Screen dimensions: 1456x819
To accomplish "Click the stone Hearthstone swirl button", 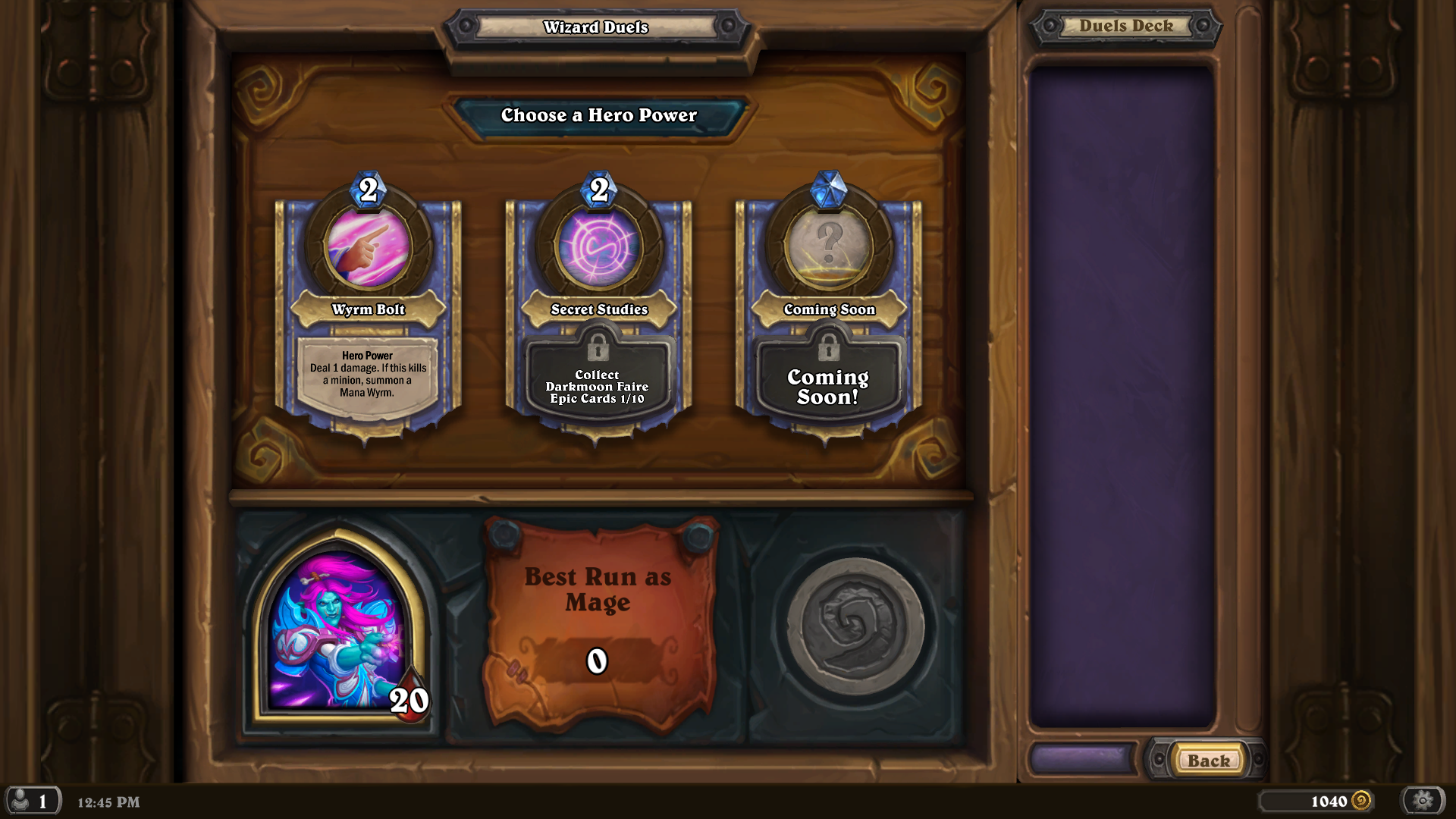I will click(x=855, y=626).
